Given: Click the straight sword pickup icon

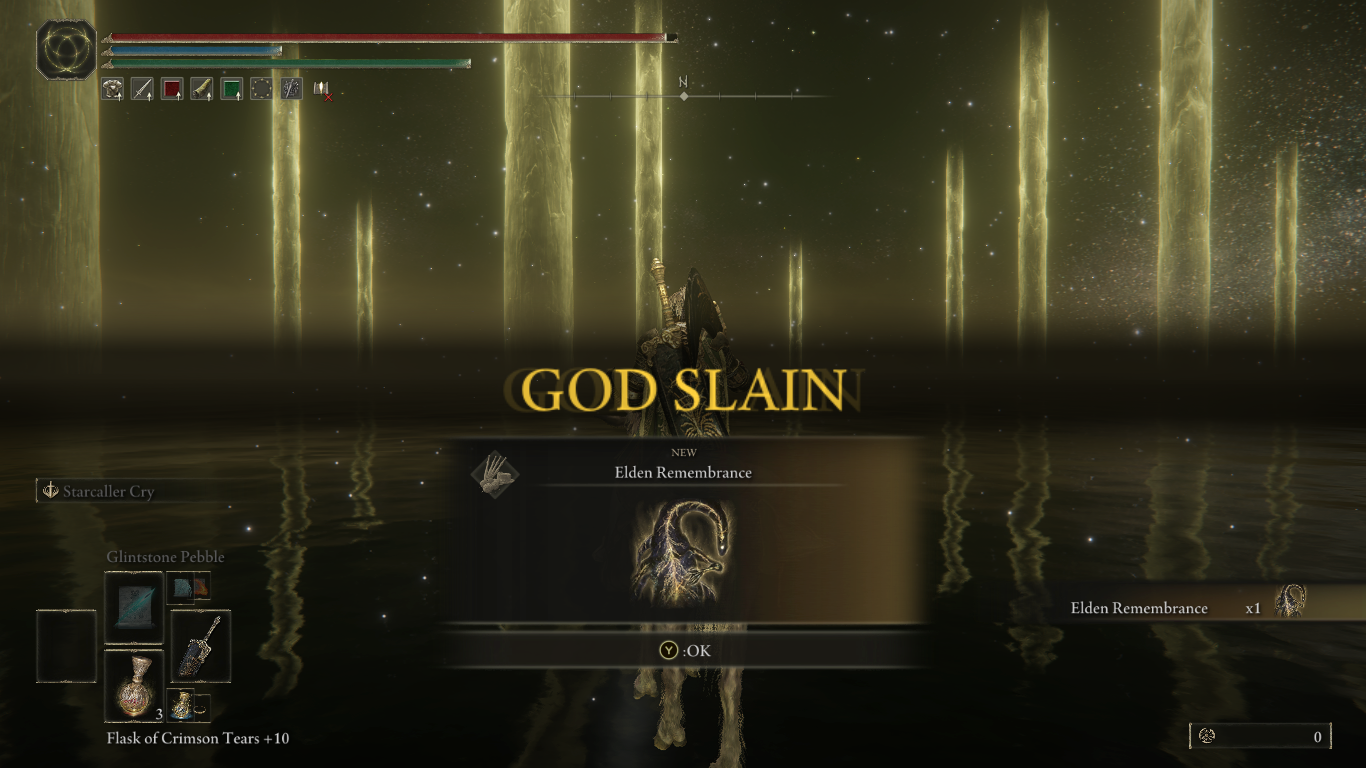Looking at the screenshot, I should coord(141,88).
